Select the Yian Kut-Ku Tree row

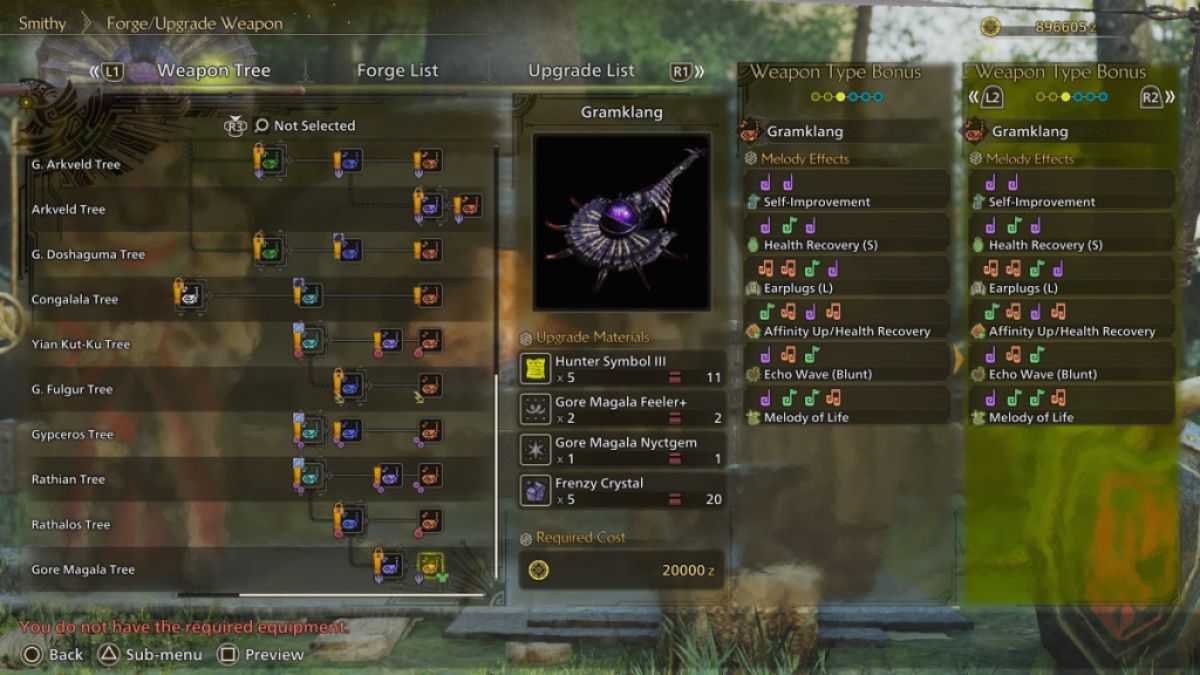[81, 344]
